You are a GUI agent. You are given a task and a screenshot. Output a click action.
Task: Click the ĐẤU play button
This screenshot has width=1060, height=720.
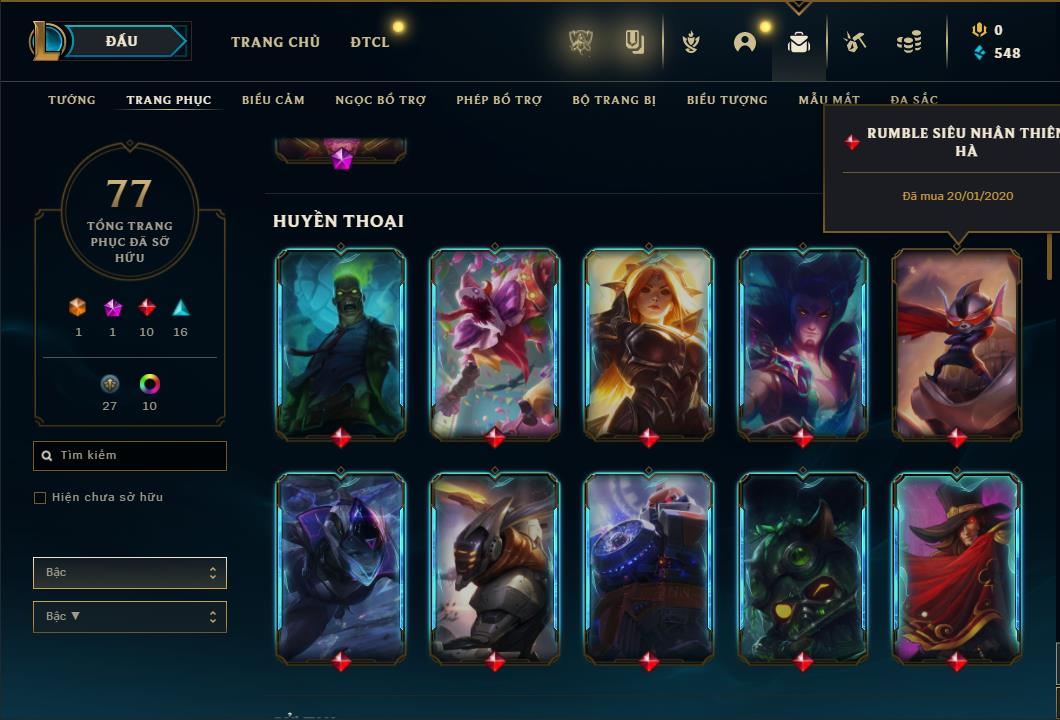point(129,41)
